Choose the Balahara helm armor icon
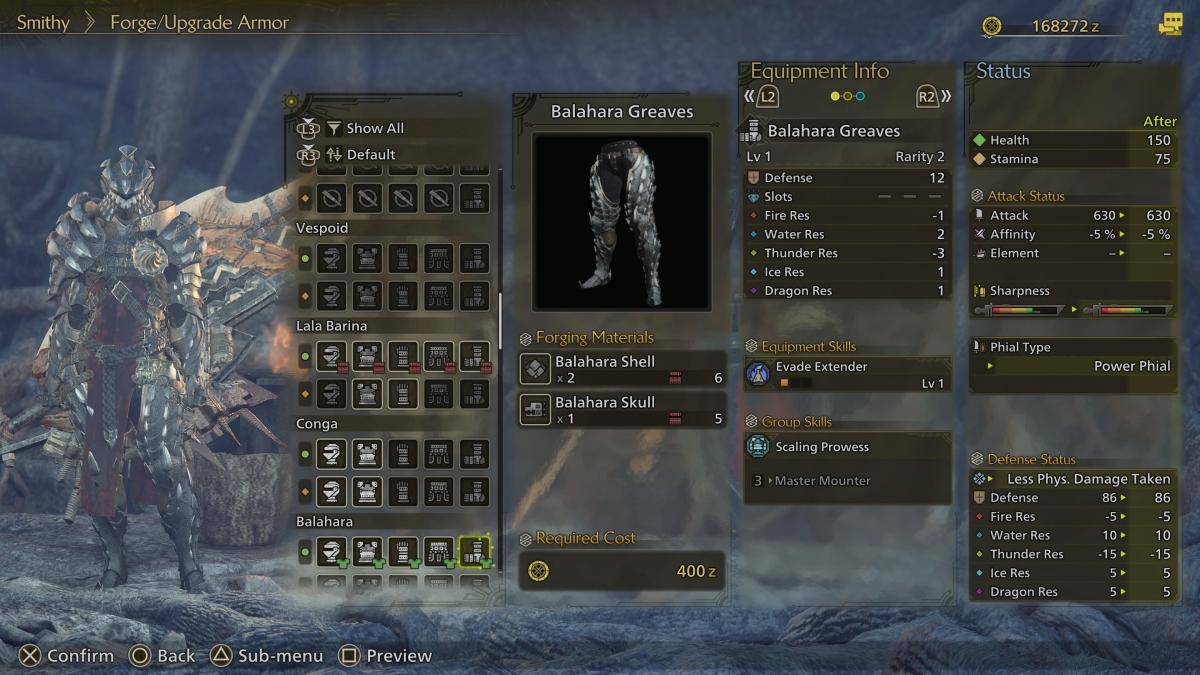This screenshot has height=675, width=1200. [x=332, y=551]
